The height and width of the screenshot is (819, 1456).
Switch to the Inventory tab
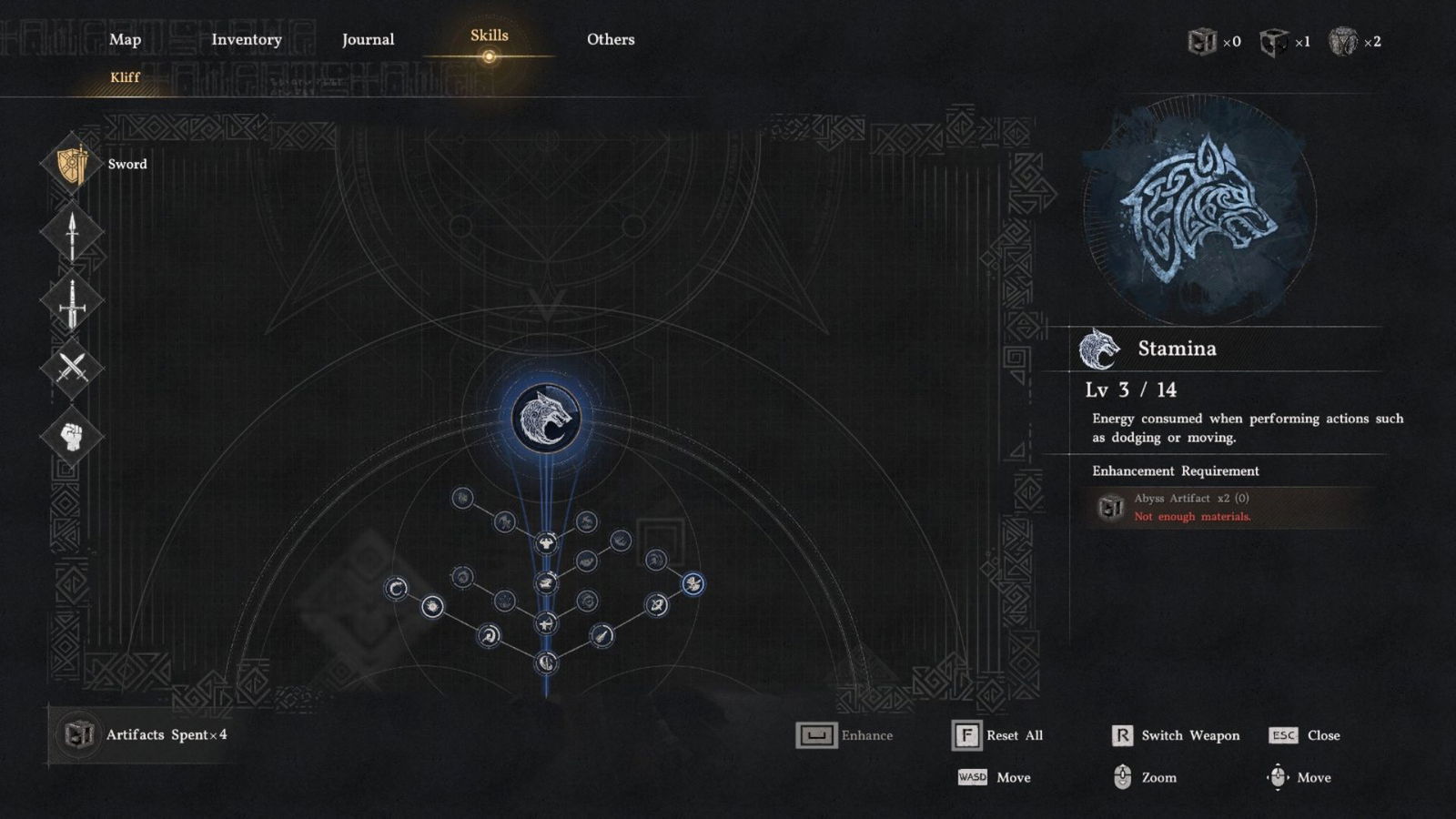(x=246, y=39)
